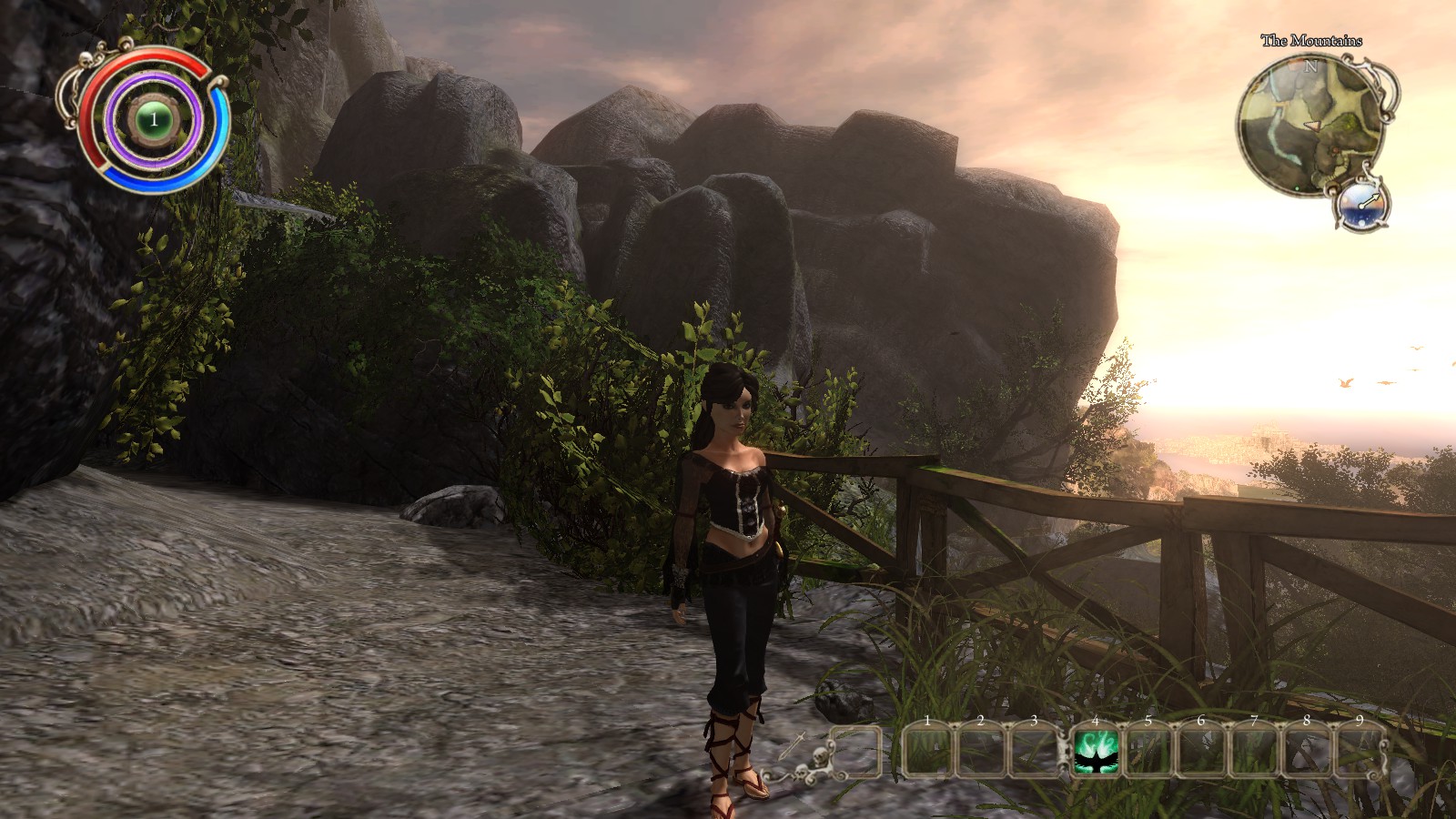Screen dimensions: 1456x819
Task: Click the day-night compass dial below the minimap
Action: click(1361, 205)
